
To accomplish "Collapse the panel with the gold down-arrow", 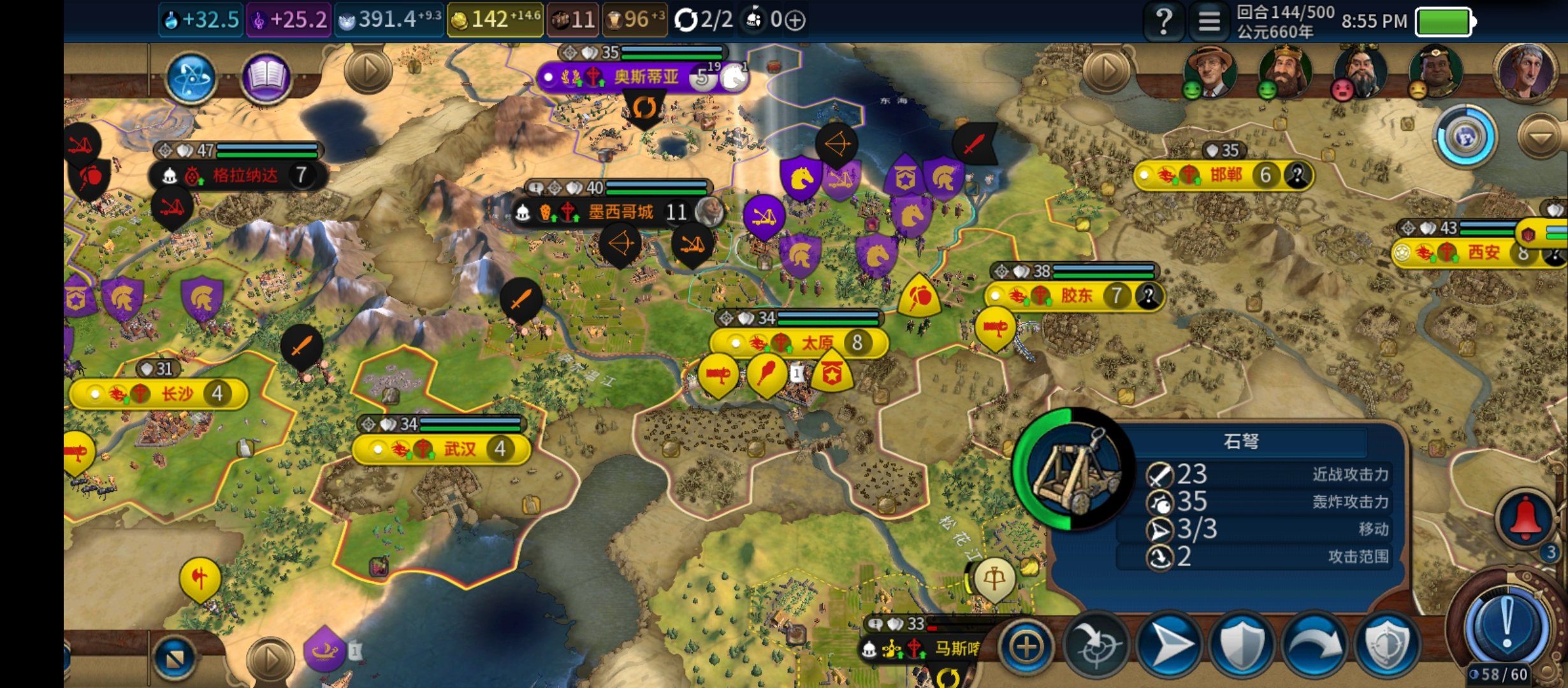I will (1540, 136).
